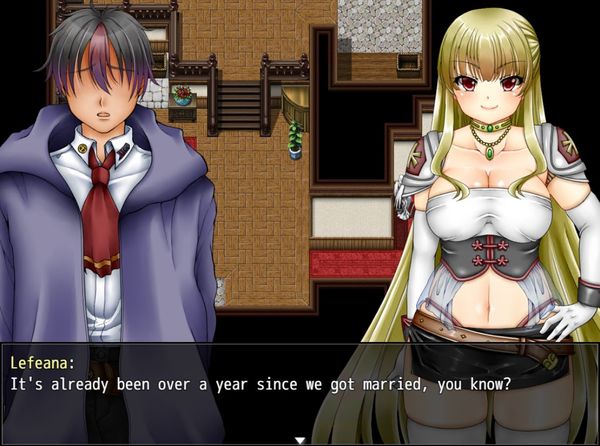Viewport: 600px width, 446px height.
Task: Advance dialogue via the down-arrow continue indicator
Action: [299, 439]
